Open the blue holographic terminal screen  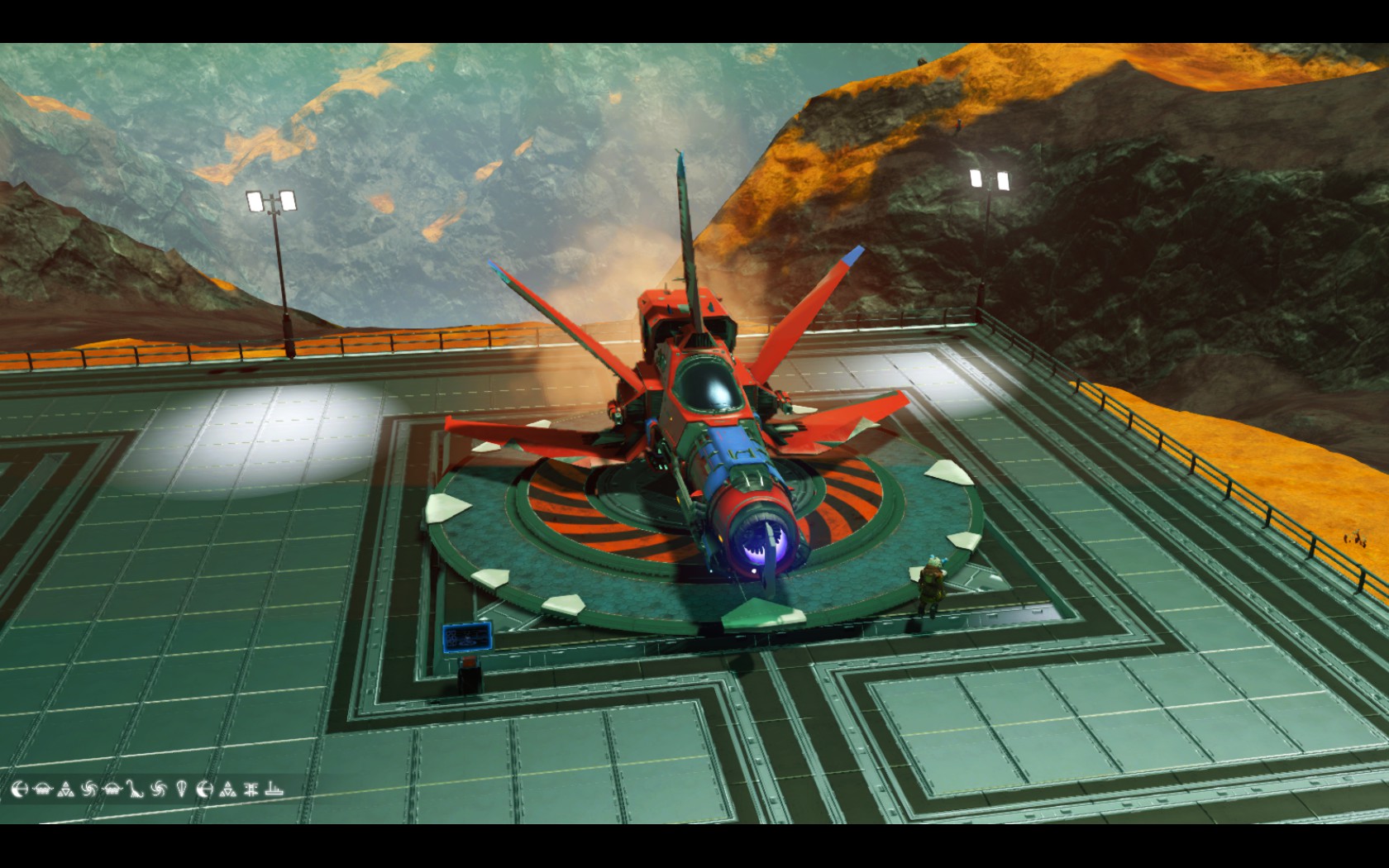[x=469, y=638]
